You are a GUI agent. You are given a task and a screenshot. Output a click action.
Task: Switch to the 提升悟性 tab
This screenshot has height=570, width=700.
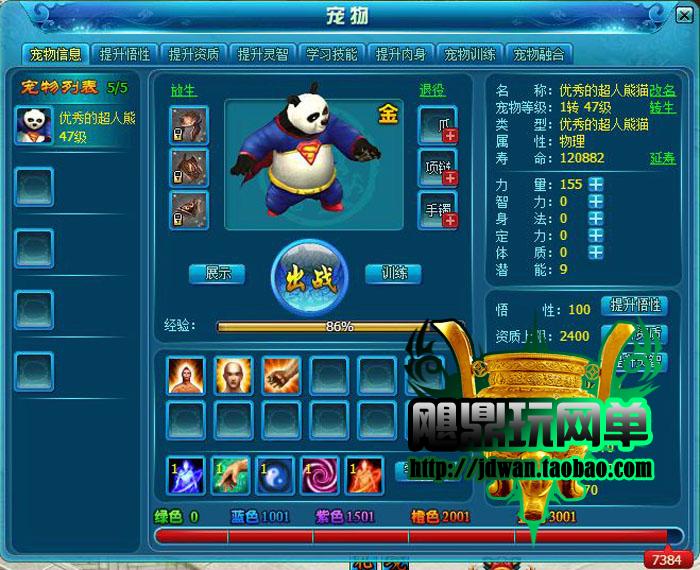[124, 54]
